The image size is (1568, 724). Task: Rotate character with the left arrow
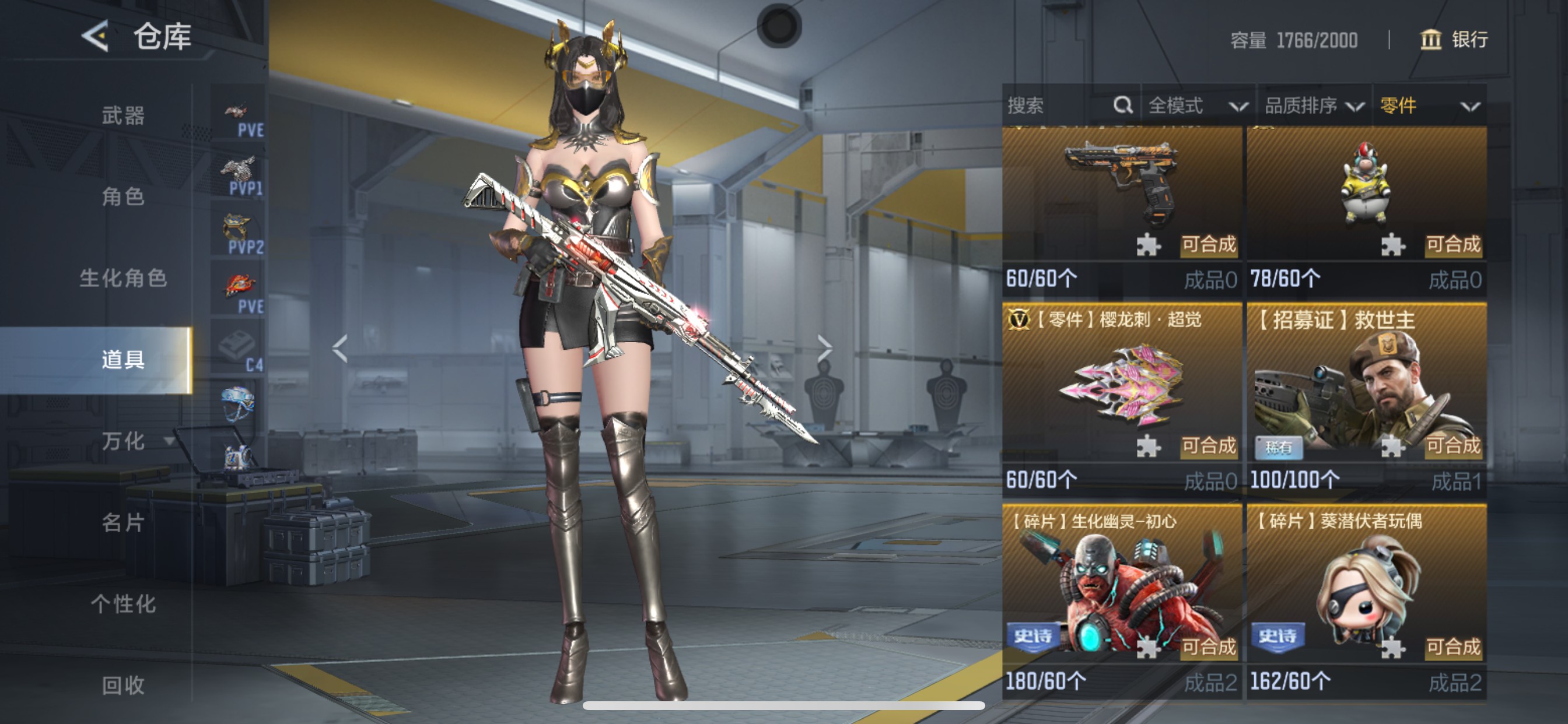pyautogui.click(x=339, y=348)
